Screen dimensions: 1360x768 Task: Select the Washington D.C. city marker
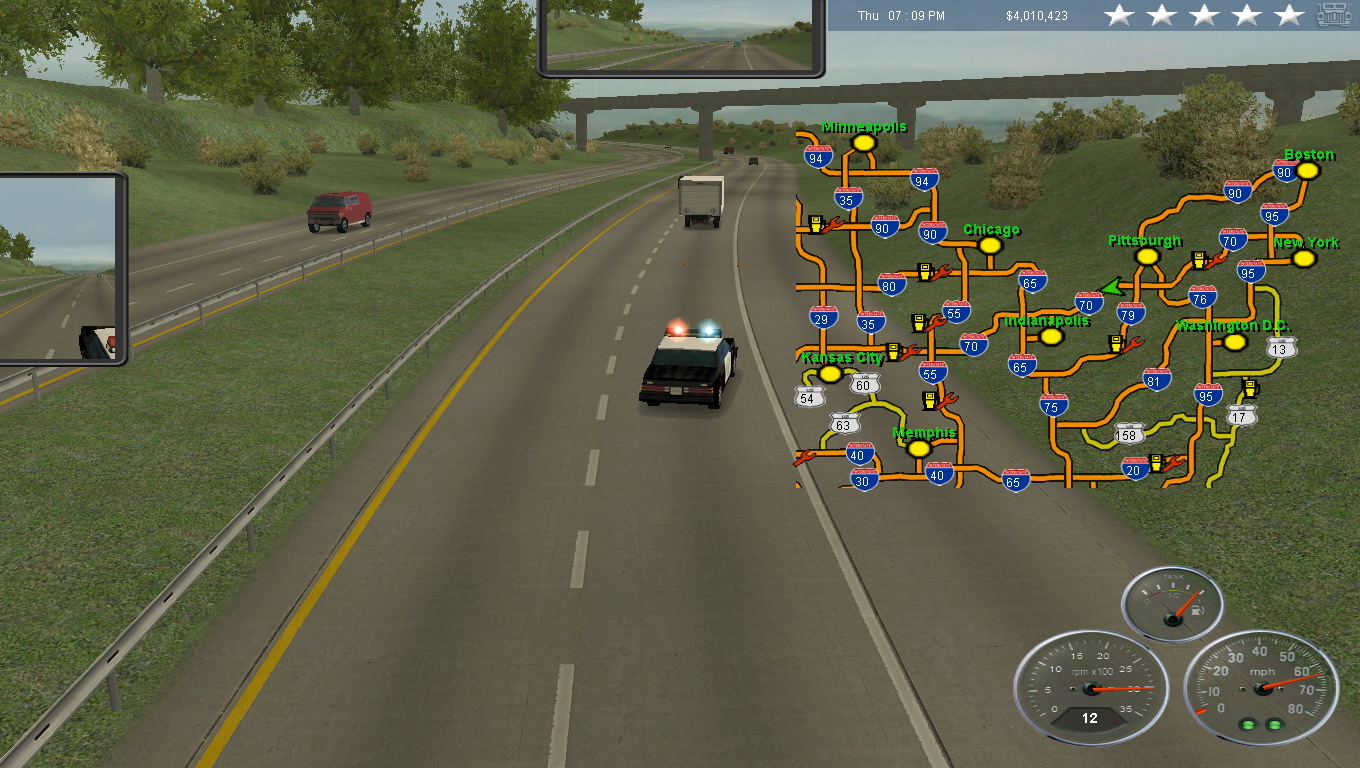pyautogui.click(x=1235, y=342)
